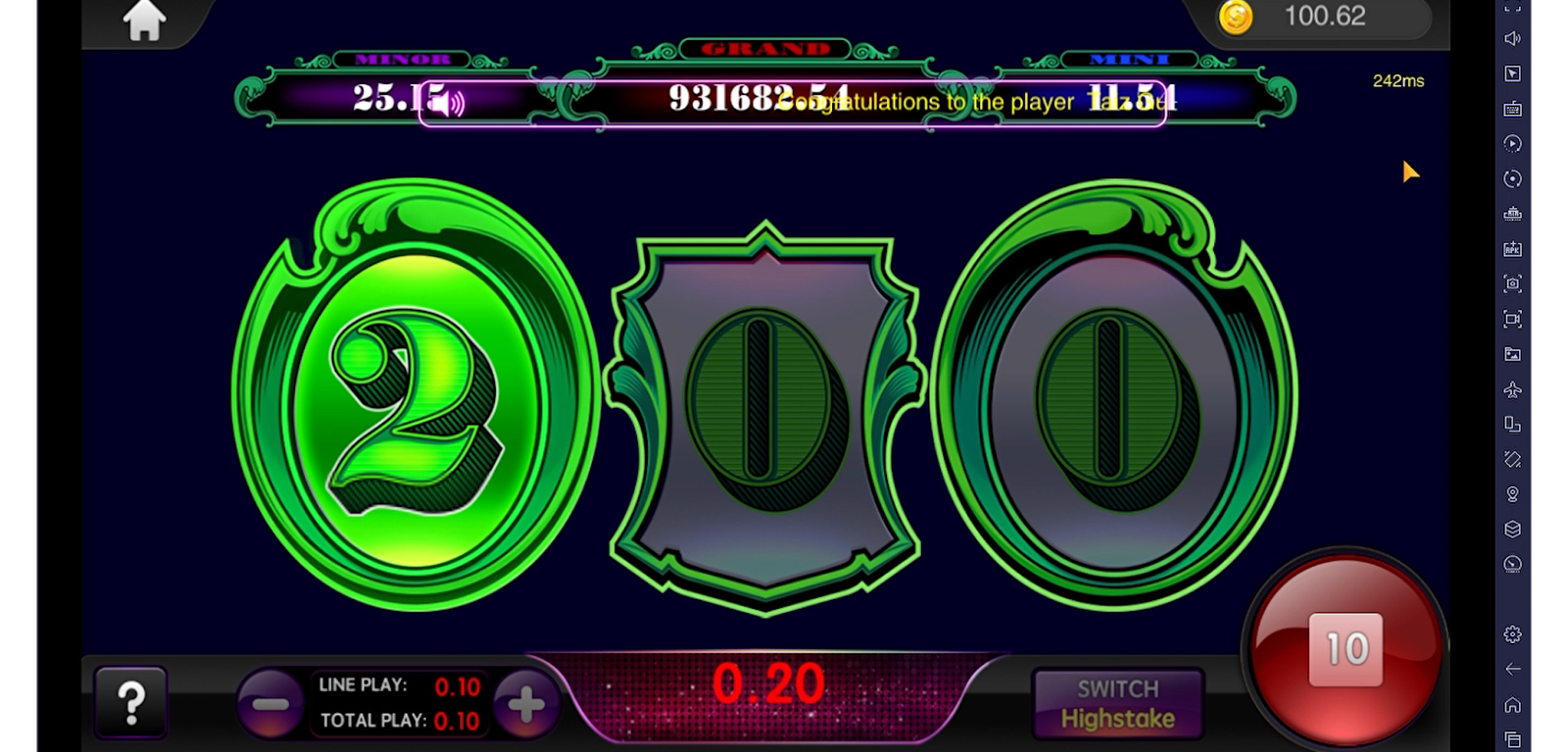Toggle the speaker icon on the announcement banner

pos(448,102)
